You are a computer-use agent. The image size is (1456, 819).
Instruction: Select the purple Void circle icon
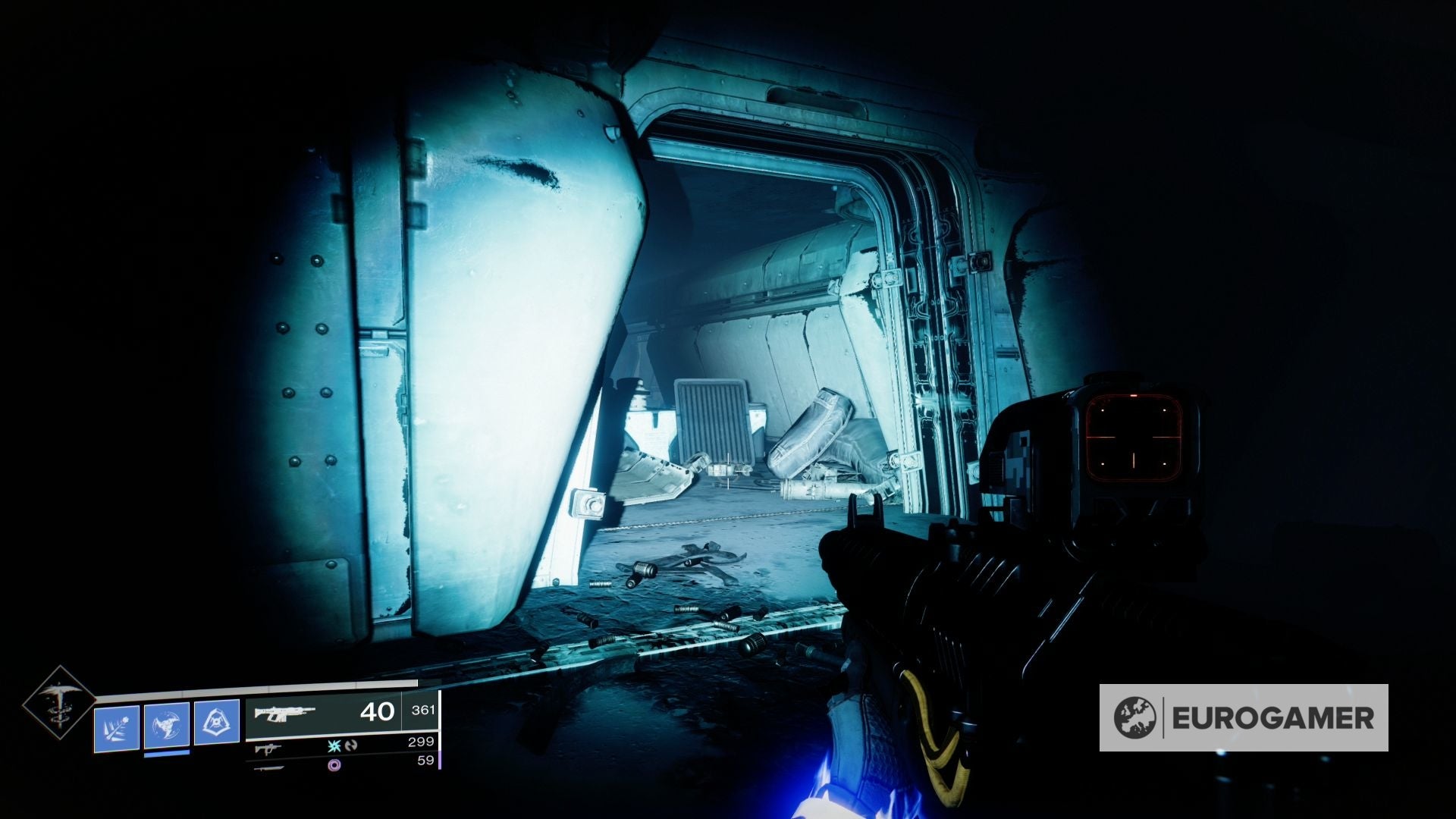[x=336, y=767]
